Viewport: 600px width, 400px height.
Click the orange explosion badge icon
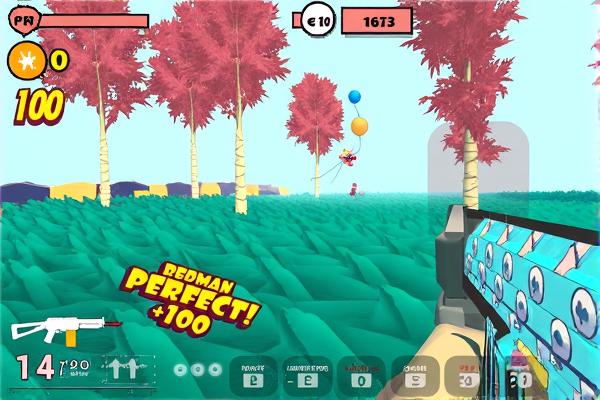tap(24, 61)
